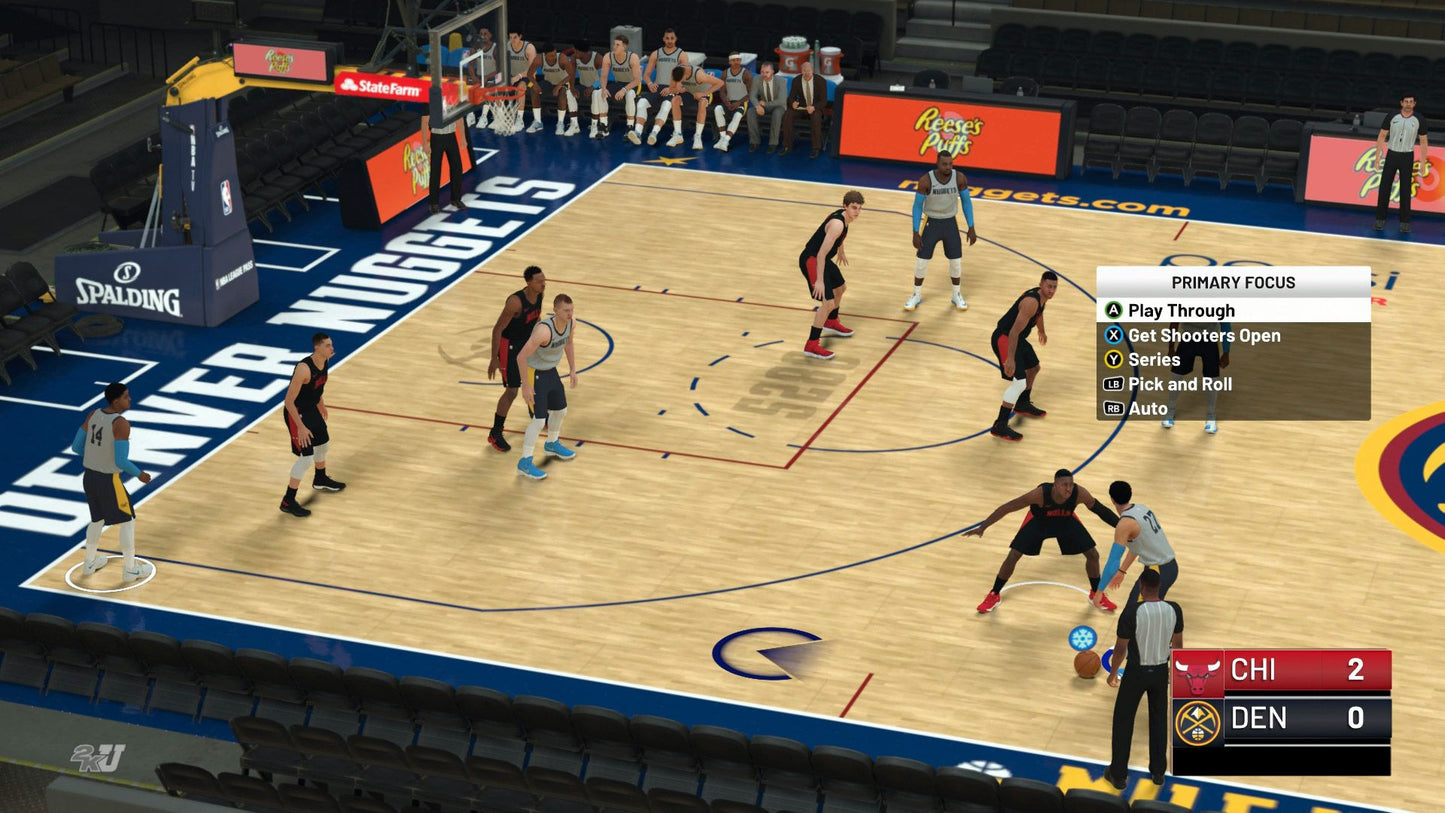Choose the Series play option
The height and width of the screenshot is (813, 1445).
pyautogui.click(x=1155, y=359)
